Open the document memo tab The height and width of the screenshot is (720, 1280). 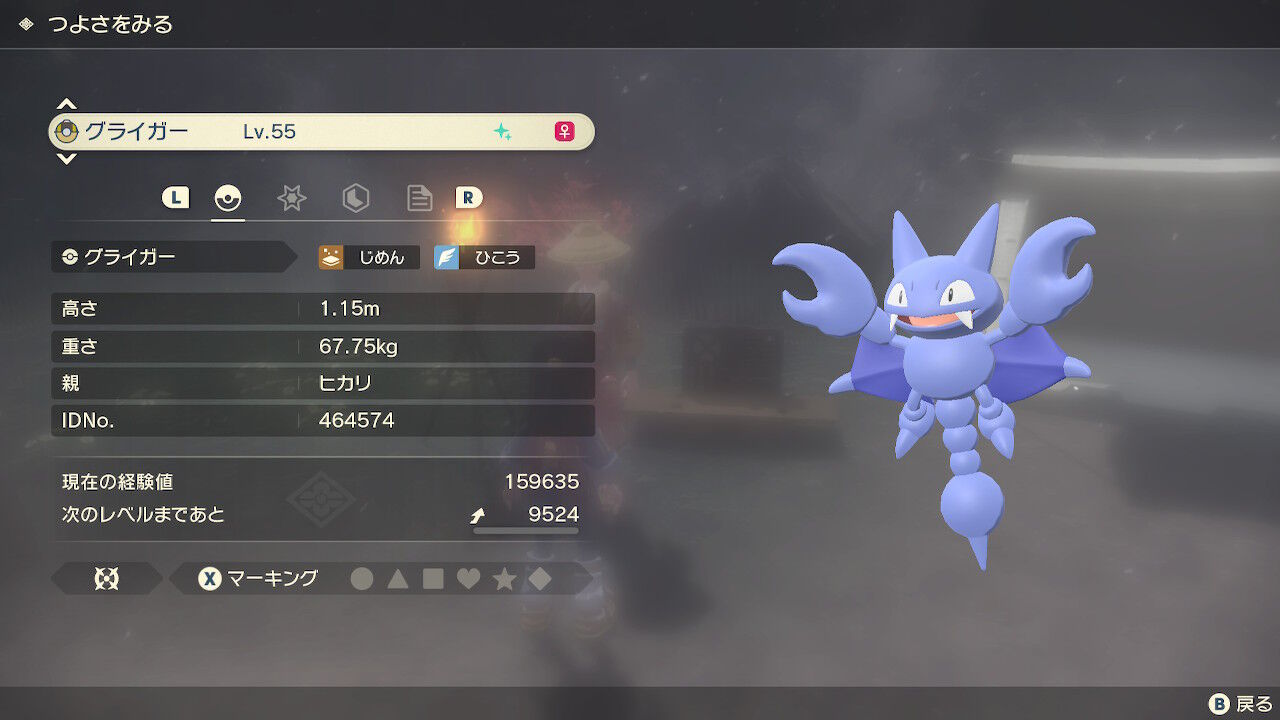click(x=419, y=198)
